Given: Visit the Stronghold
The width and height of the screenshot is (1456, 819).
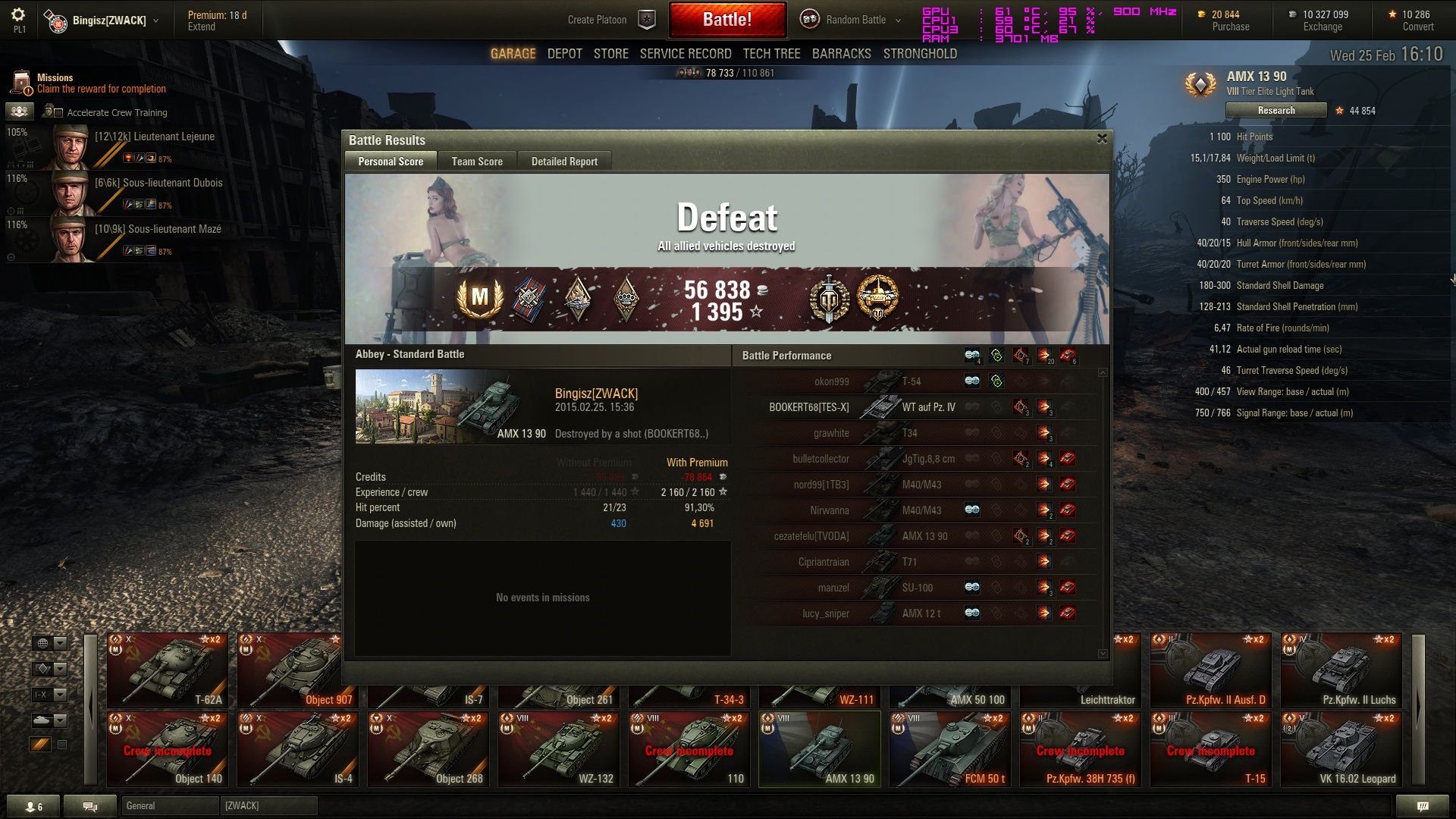Looking at the screenshot, I should click(920, 54).
